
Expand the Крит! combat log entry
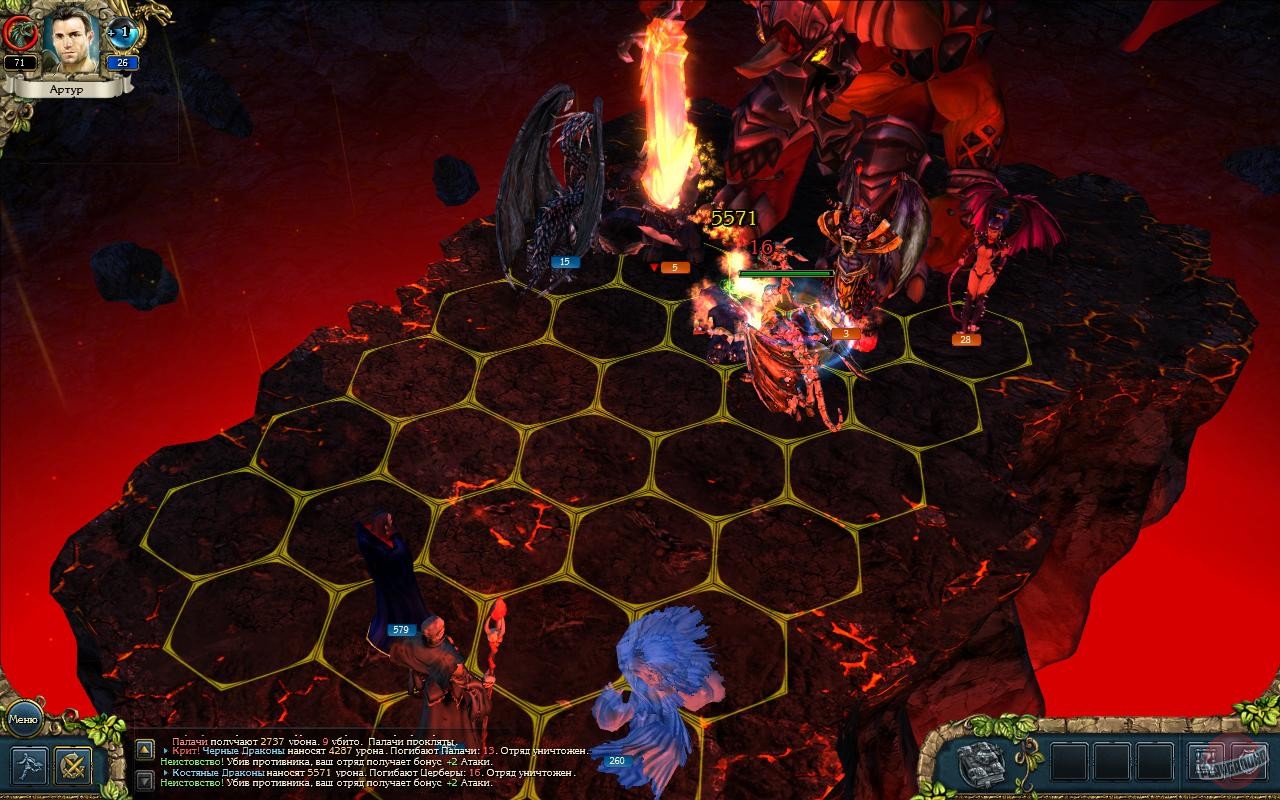pos(166,750)
